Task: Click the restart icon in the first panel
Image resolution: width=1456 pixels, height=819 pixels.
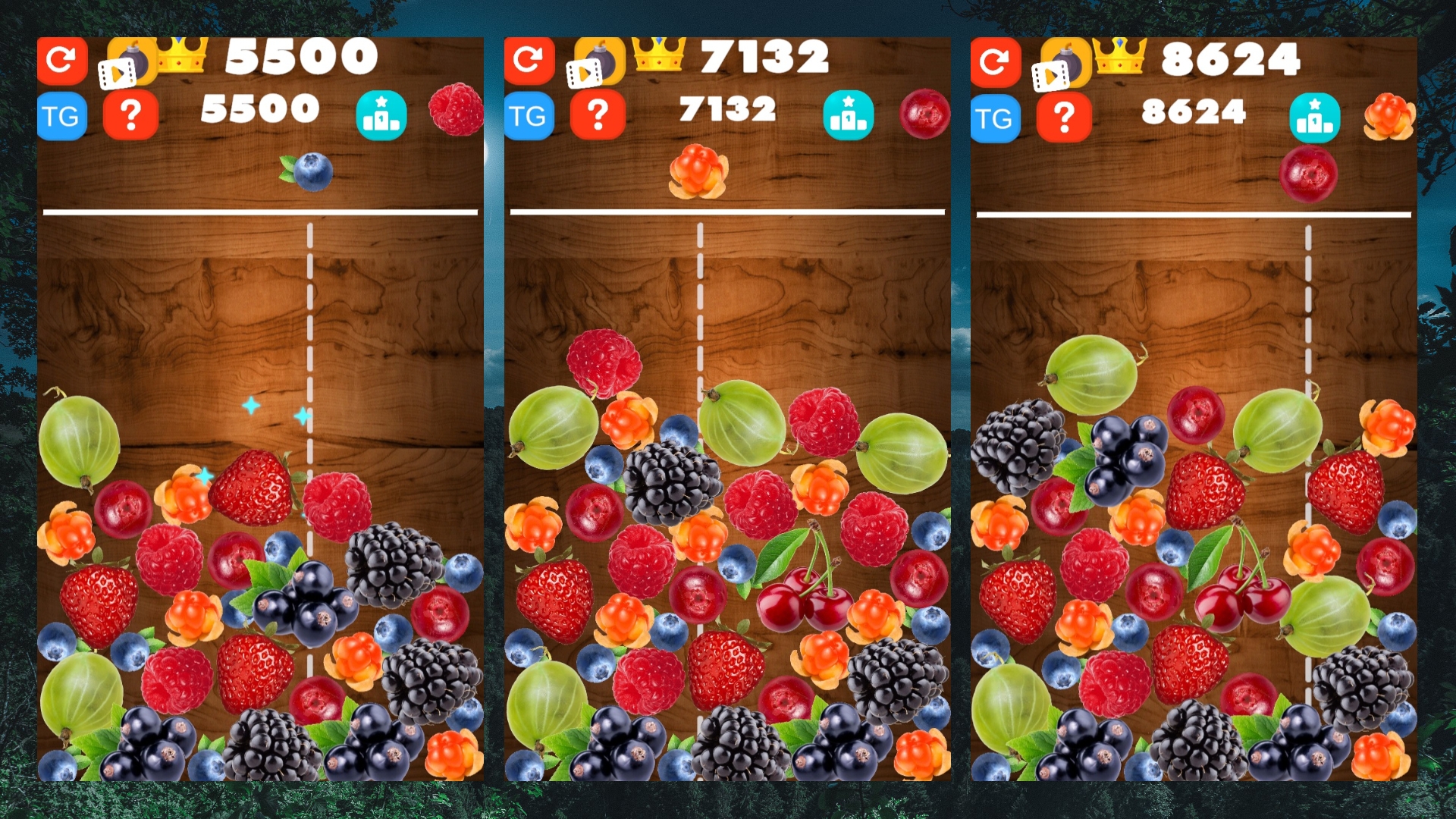Action: pos(63,60)
